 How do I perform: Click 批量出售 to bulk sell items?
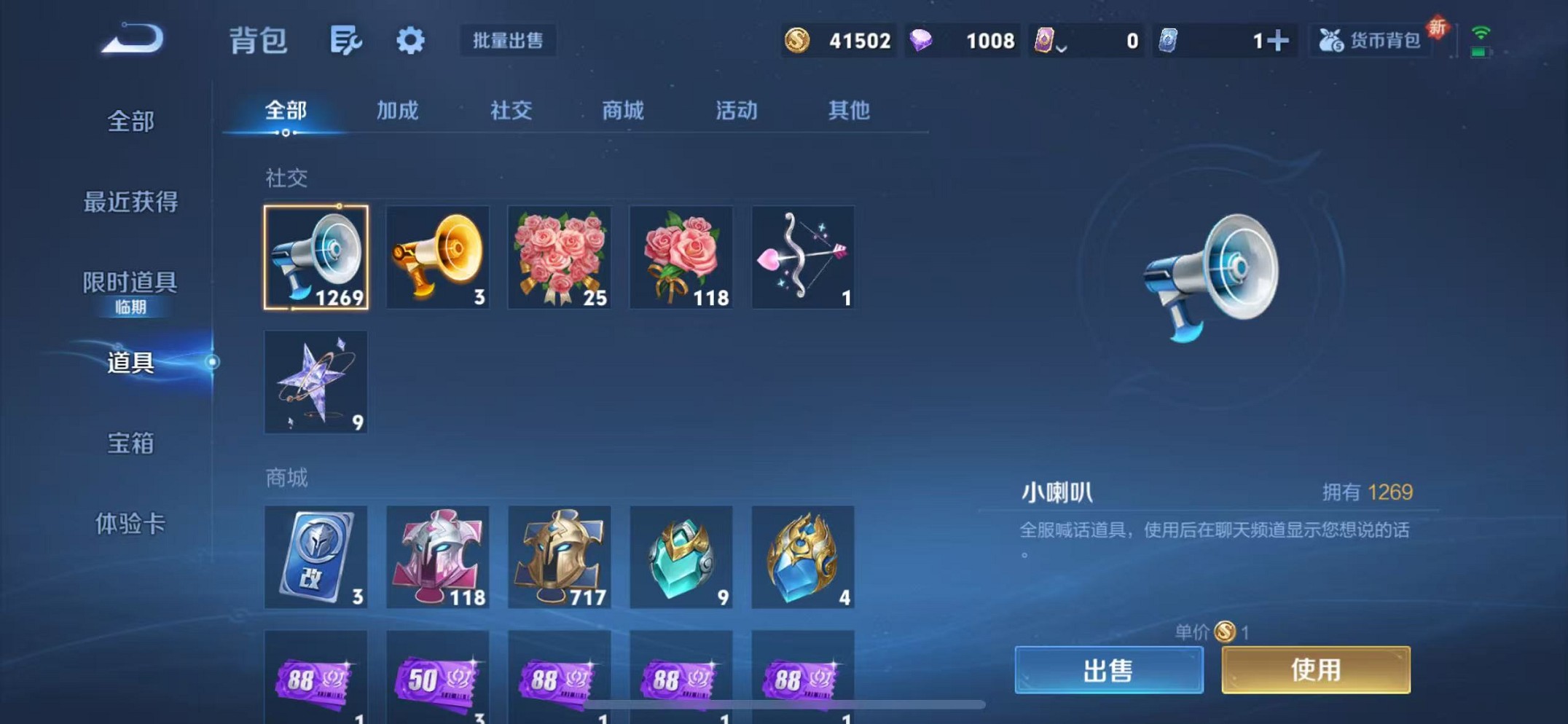(508, 41)
